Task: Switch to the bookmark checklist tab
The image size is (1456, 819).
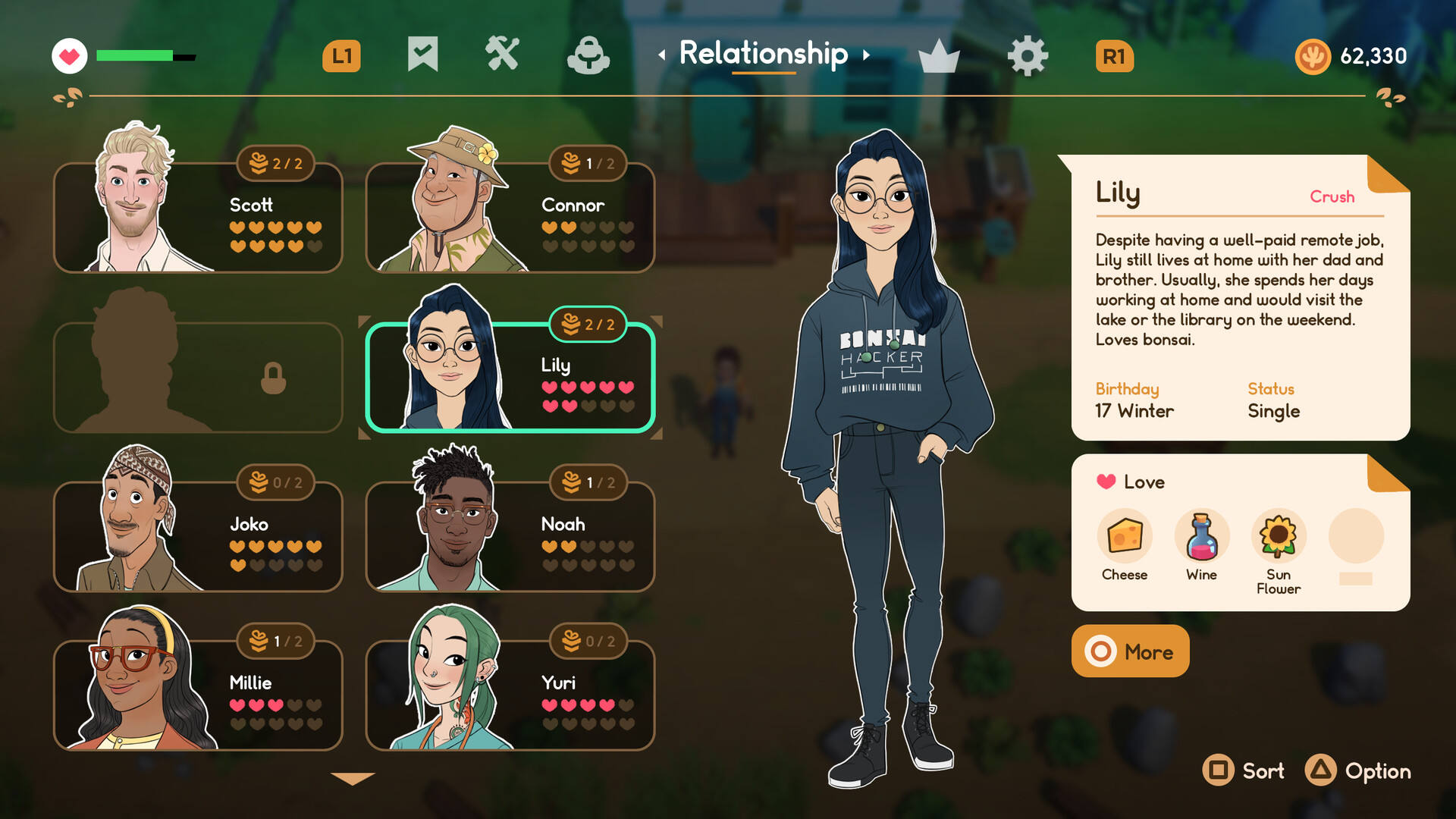Action: 422,55
